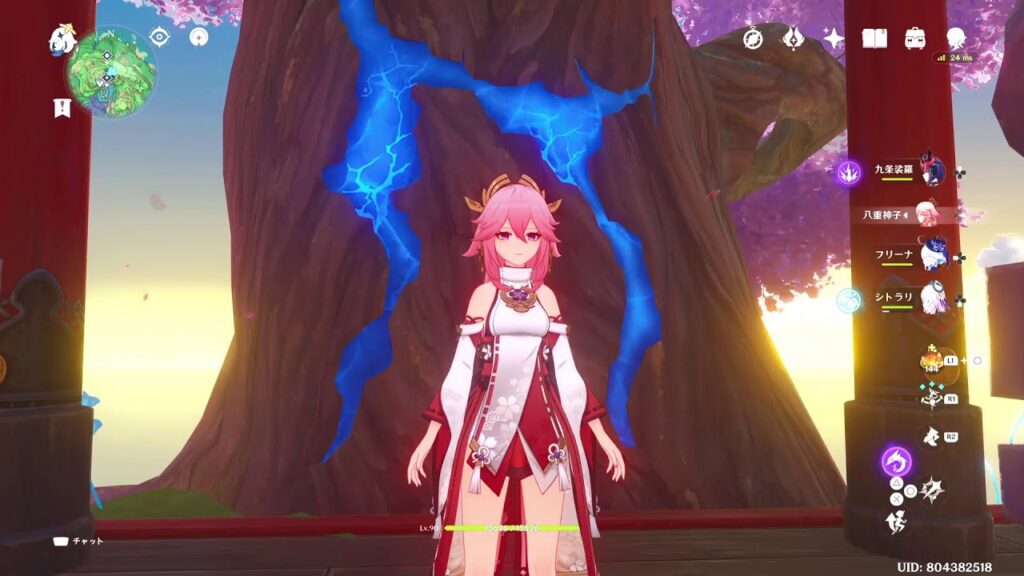Open the チャット chat box
1024x576 pixels.
(79, 541)
